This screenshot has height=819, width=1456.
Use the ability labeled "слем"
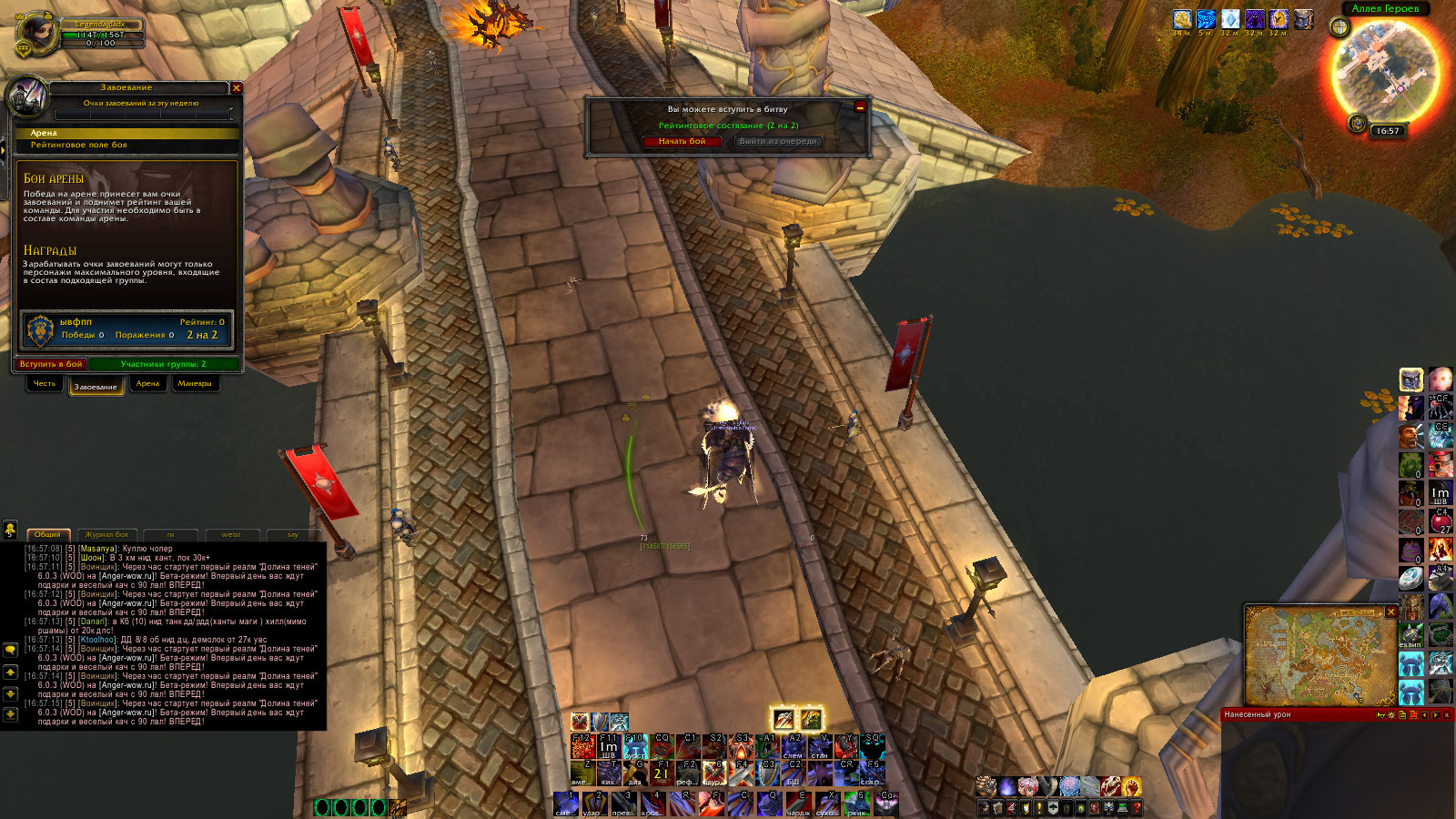[793, 746]
